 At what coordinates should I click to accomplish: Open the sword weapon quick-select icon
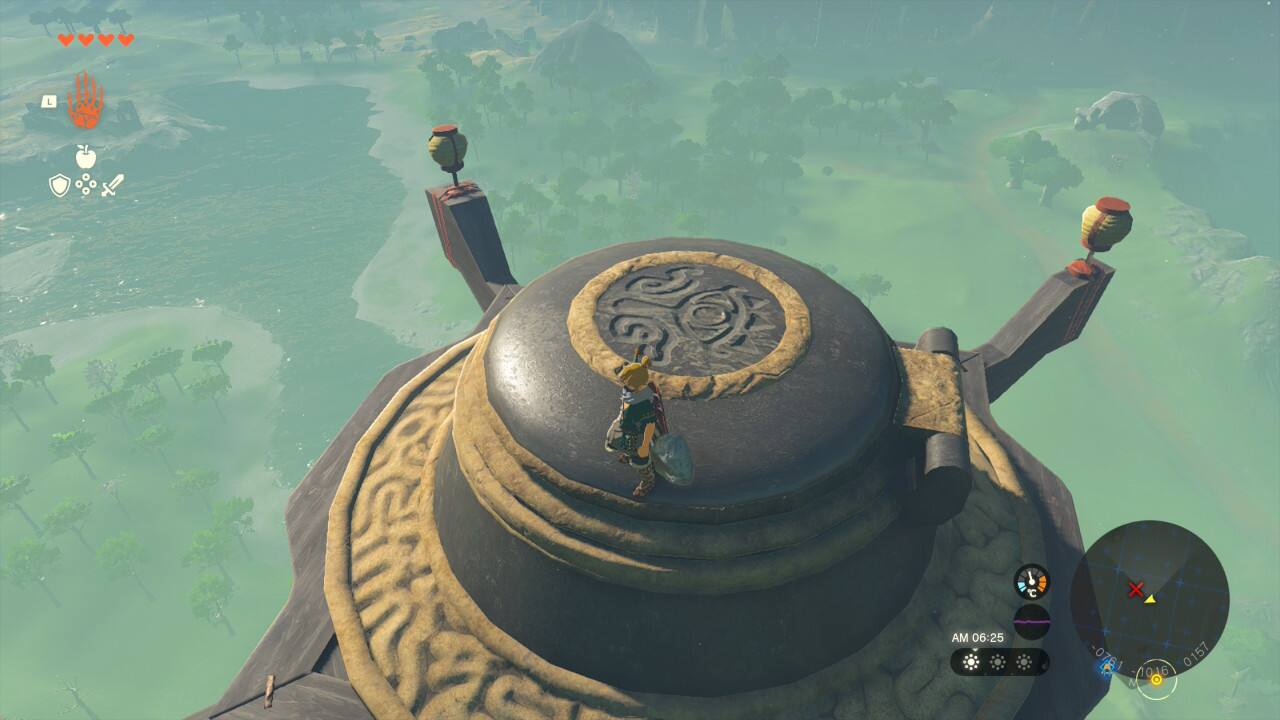112,185
